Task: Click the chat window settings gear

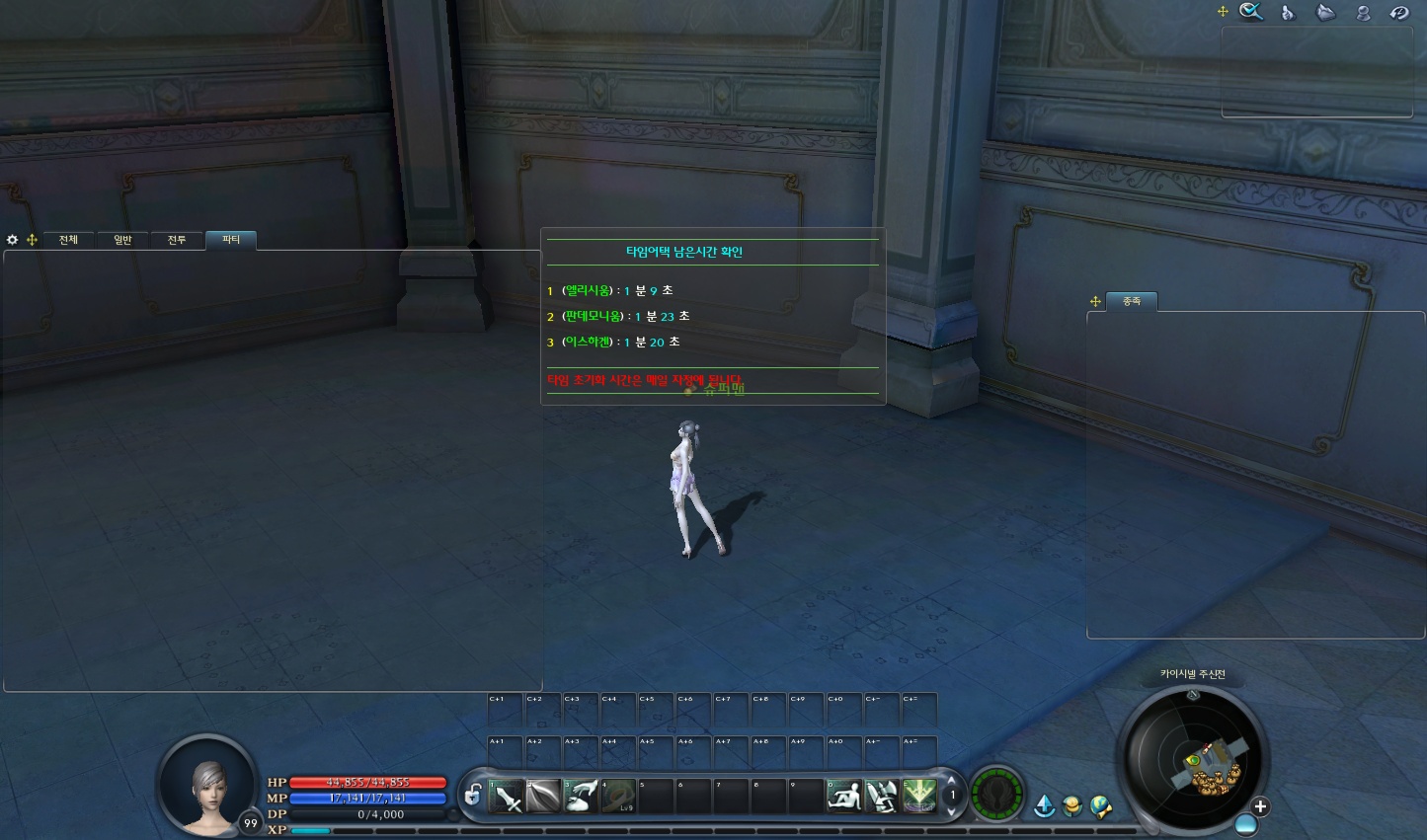Action: pos(12,239)
